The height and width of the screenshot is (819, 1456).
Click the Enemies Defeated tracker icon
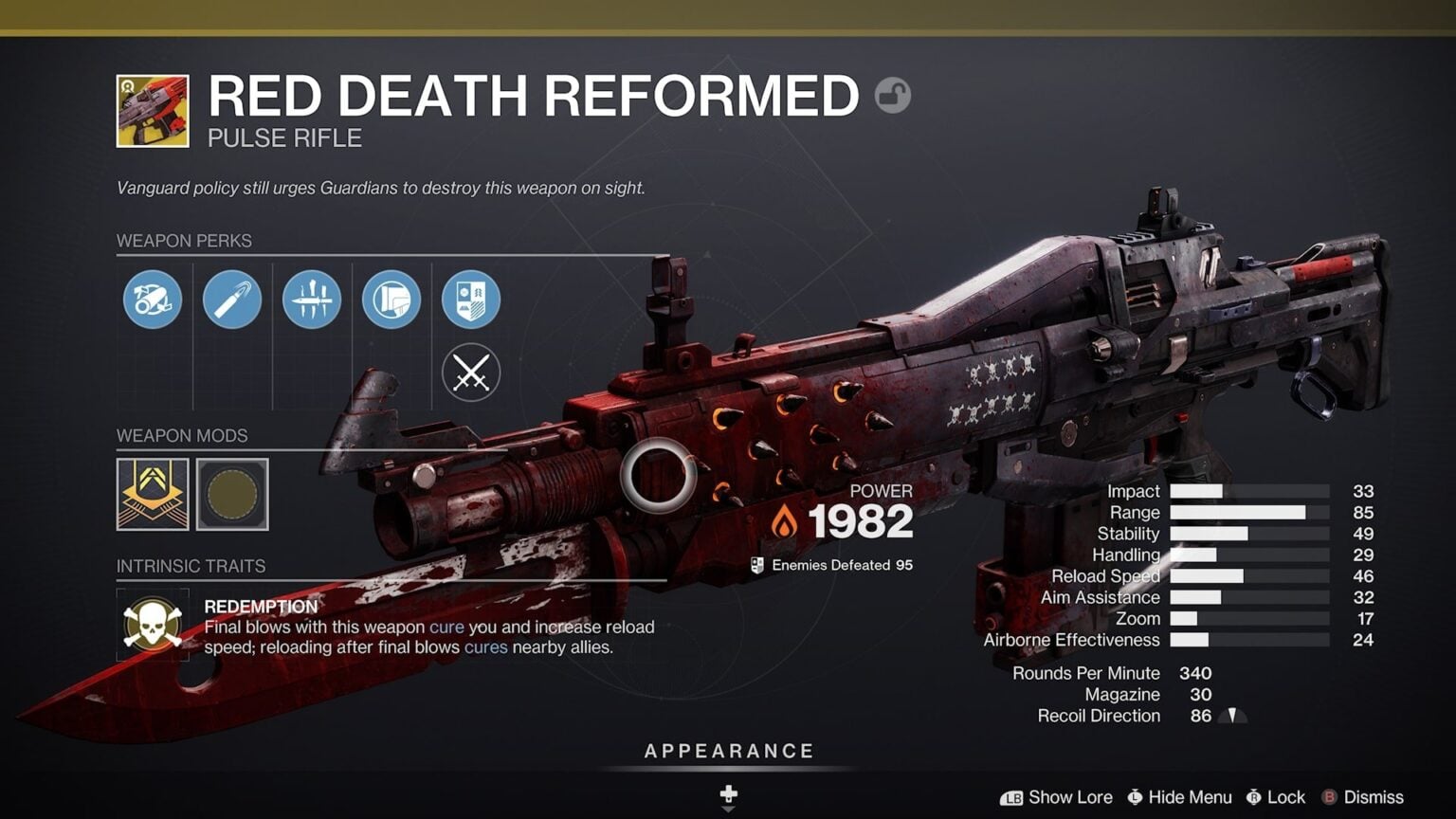click(x=756, y=564)
